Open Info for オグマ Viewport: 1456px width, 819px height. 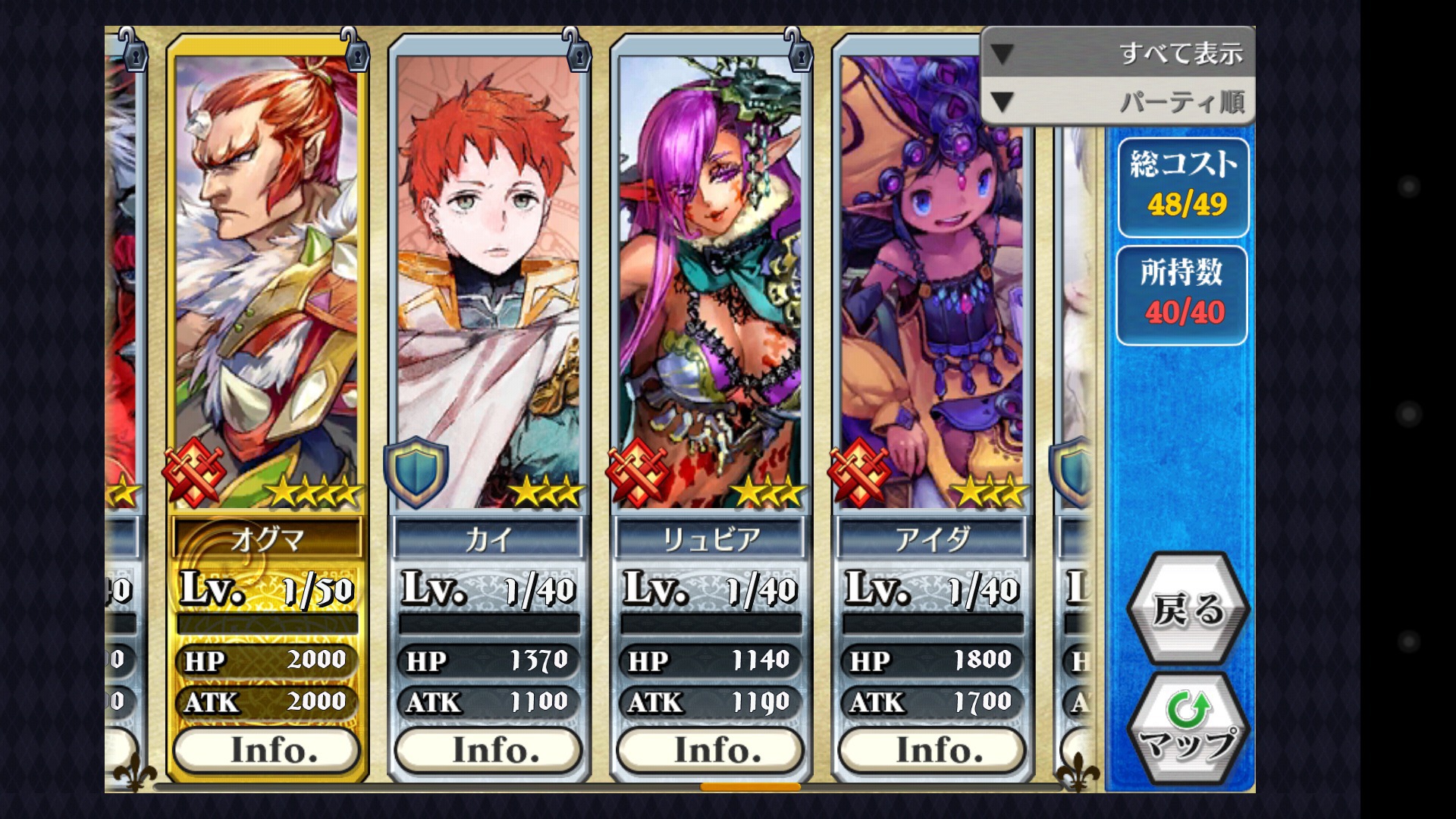pyautogui.click(x=267, y=750)
